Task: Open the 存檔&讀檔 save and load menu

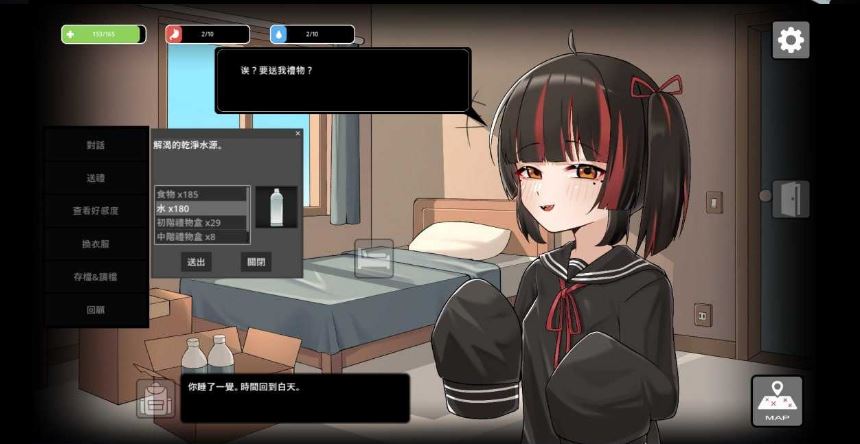Action: click(x=96, y=277)
